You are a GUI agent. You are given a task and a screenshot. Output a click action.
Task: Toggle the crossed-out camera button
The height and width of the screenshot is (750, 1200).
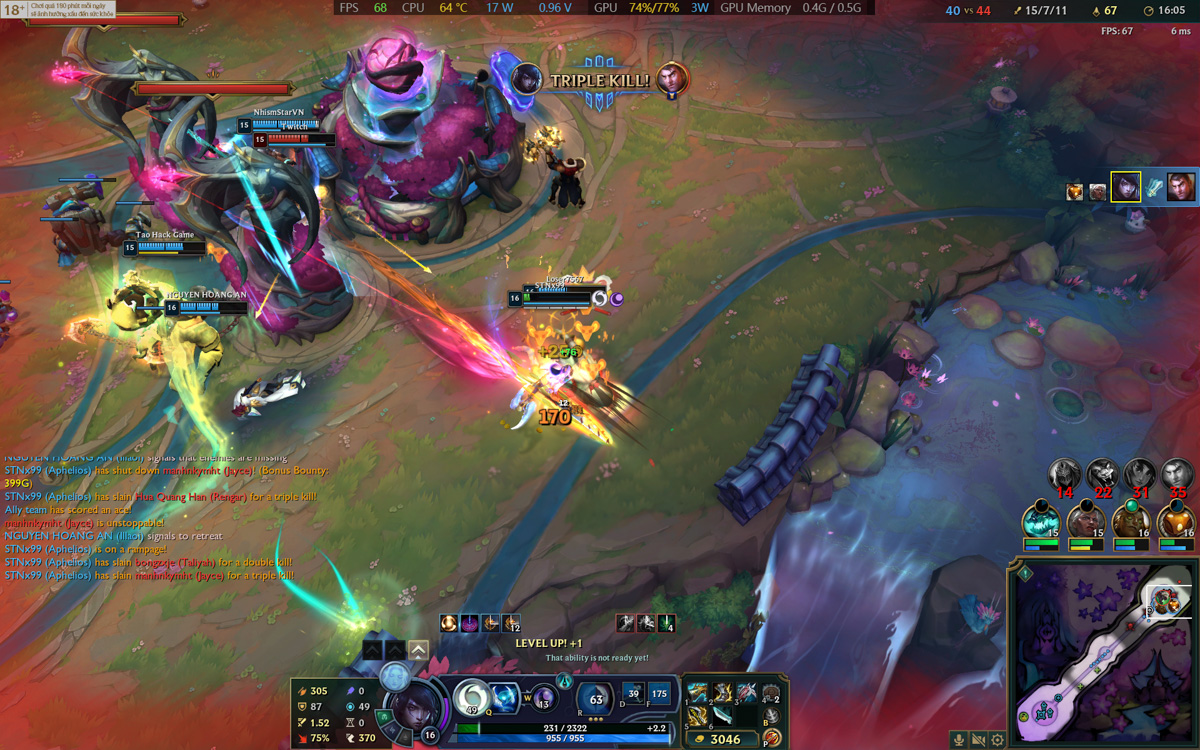coord(978,740)
